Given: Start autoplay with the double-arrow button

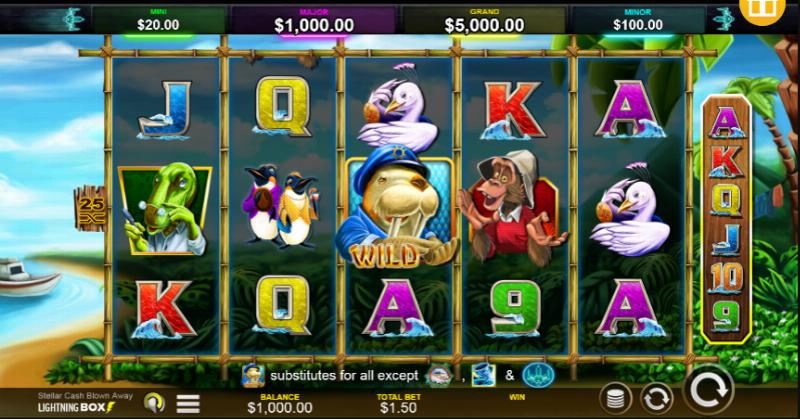Looking at the screenshot, I should (656, 397).
